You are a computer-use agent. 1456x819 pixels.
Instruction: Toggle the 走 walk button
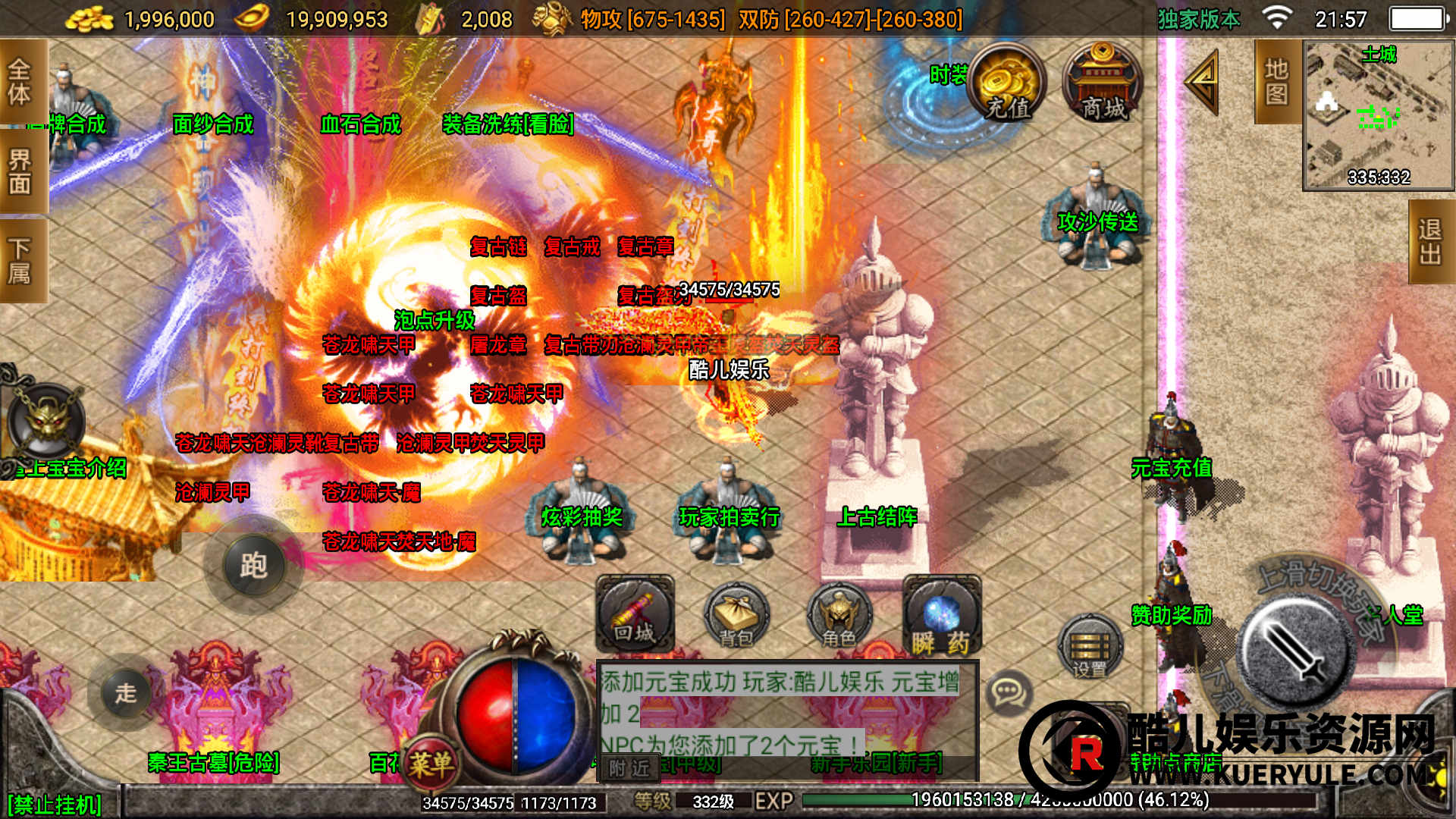pyautogui.click(x=125, y=692)
